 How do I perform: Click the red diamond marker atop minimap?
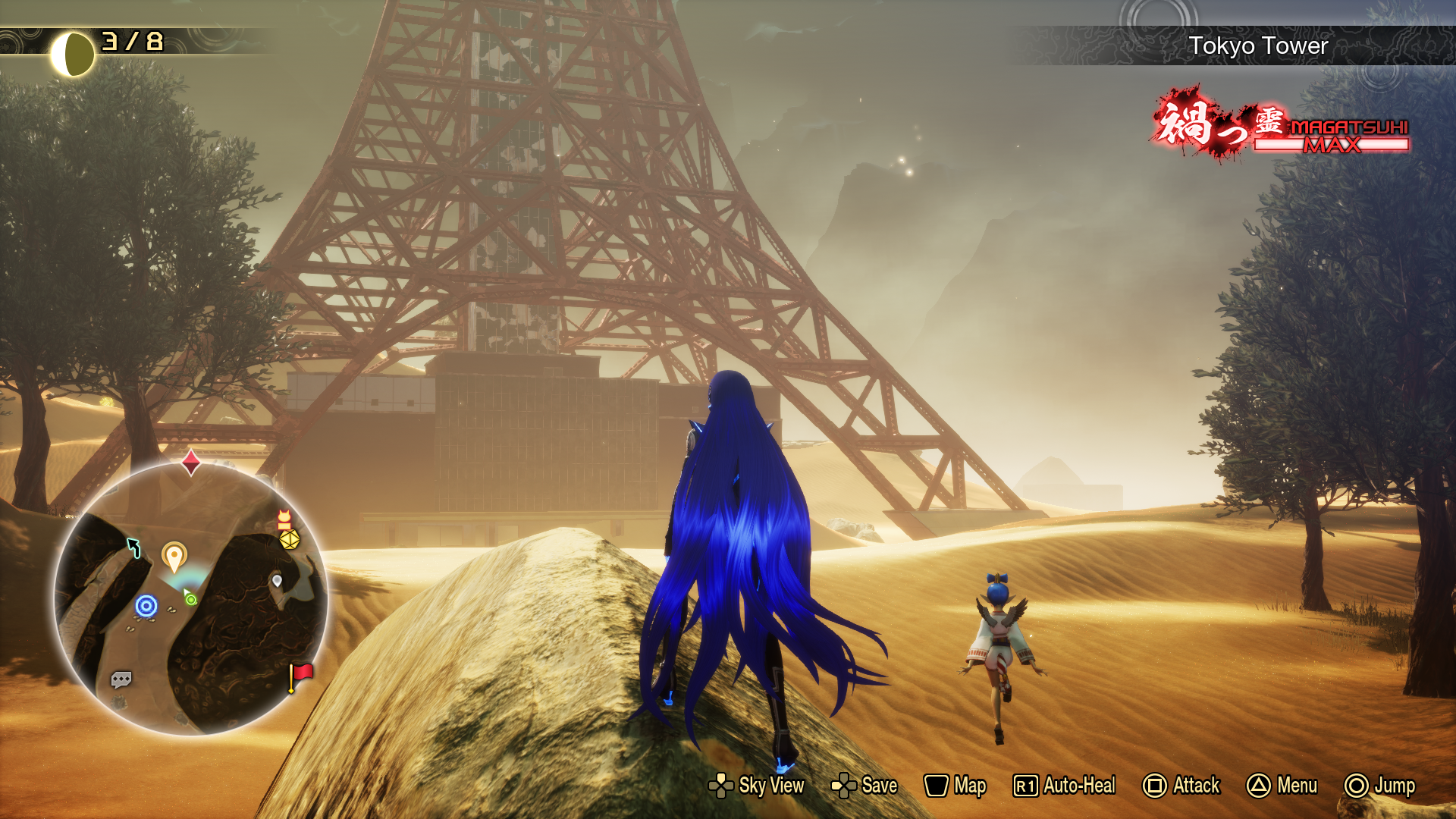(191, 461)
